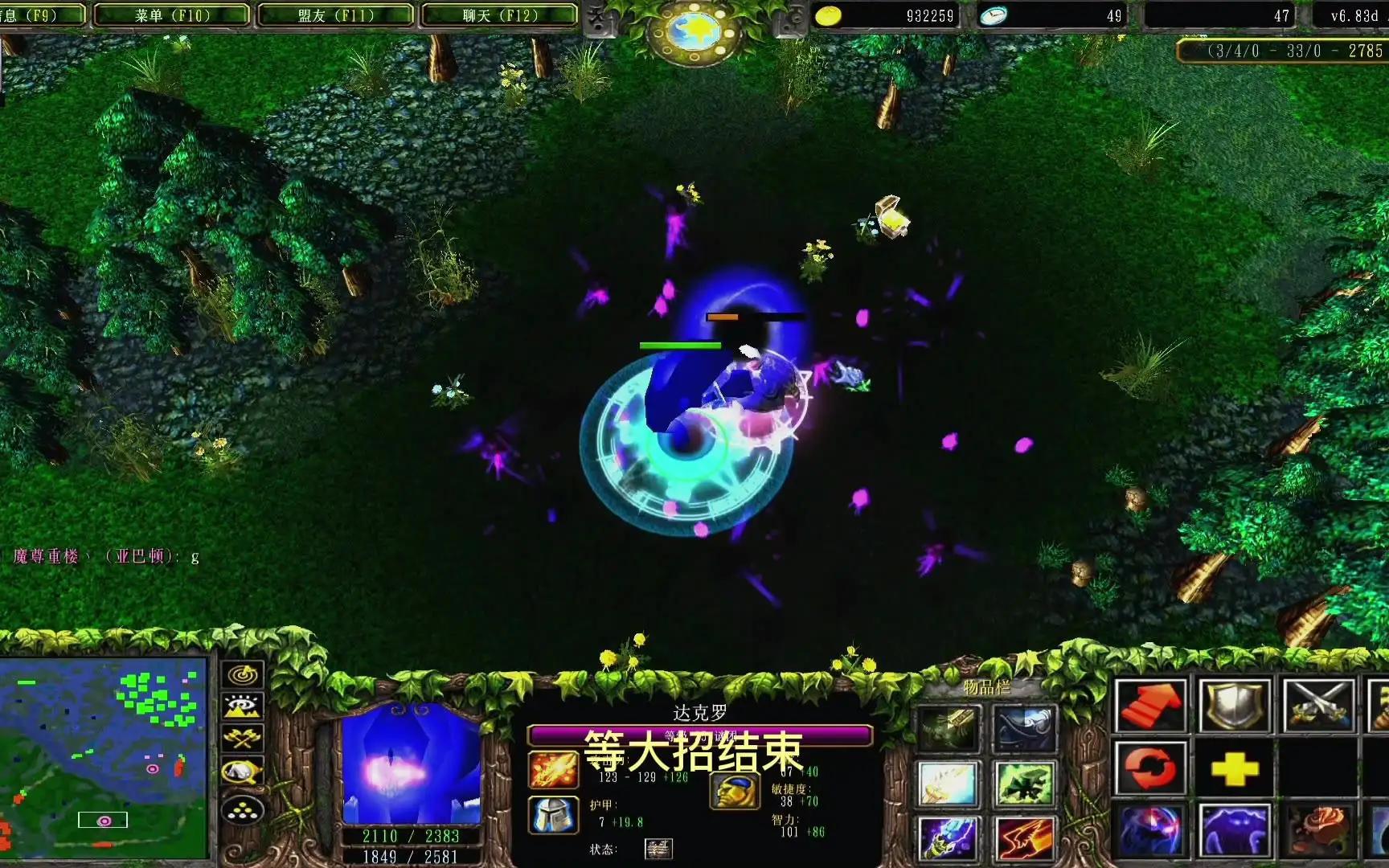The height and width of the screenshot is (868, 1389).
Task: Open the 菜单 (F10) menu
Action: (171, 14)
